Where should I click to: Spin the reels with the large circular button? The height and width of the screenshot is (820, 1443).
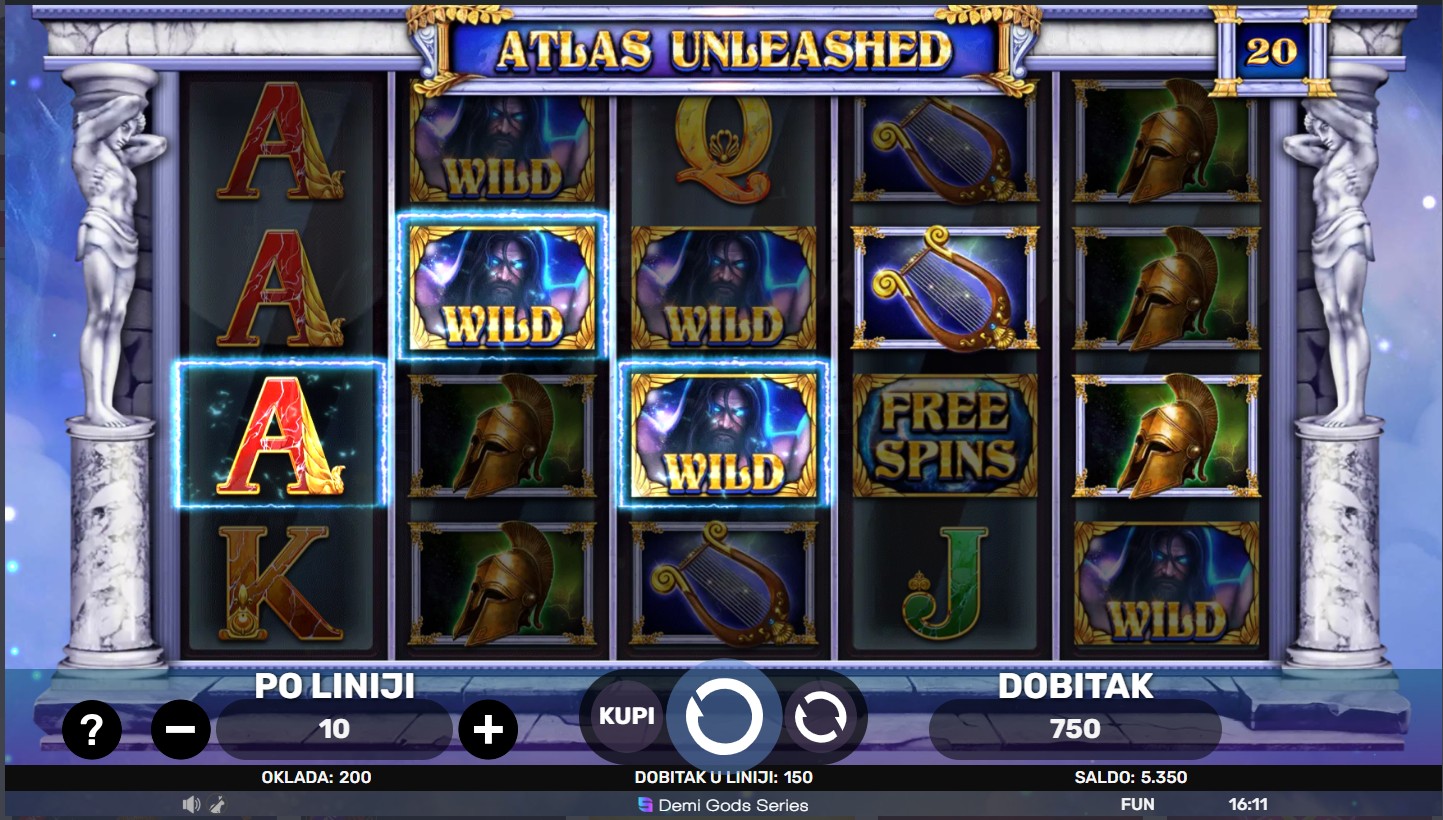[x=724, y=716]
